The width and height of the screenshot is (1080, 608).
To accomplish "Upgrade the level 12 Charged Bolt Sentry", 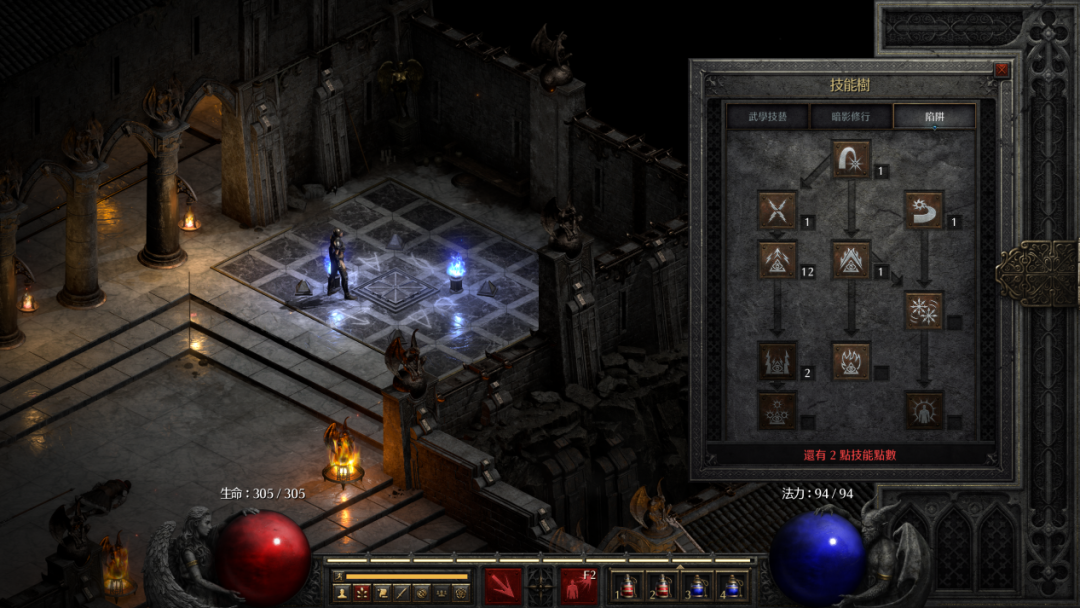I will point(777,260).
